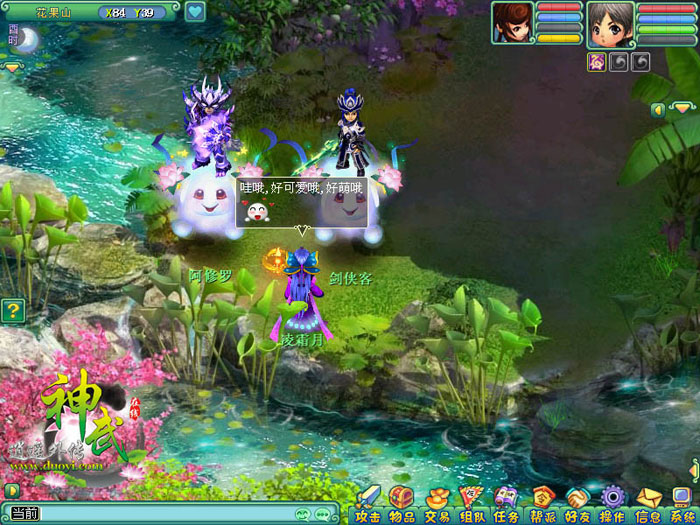Click the 当前 chat channel selector
This screenshot has width=700, height=525.
coord(24,514)
